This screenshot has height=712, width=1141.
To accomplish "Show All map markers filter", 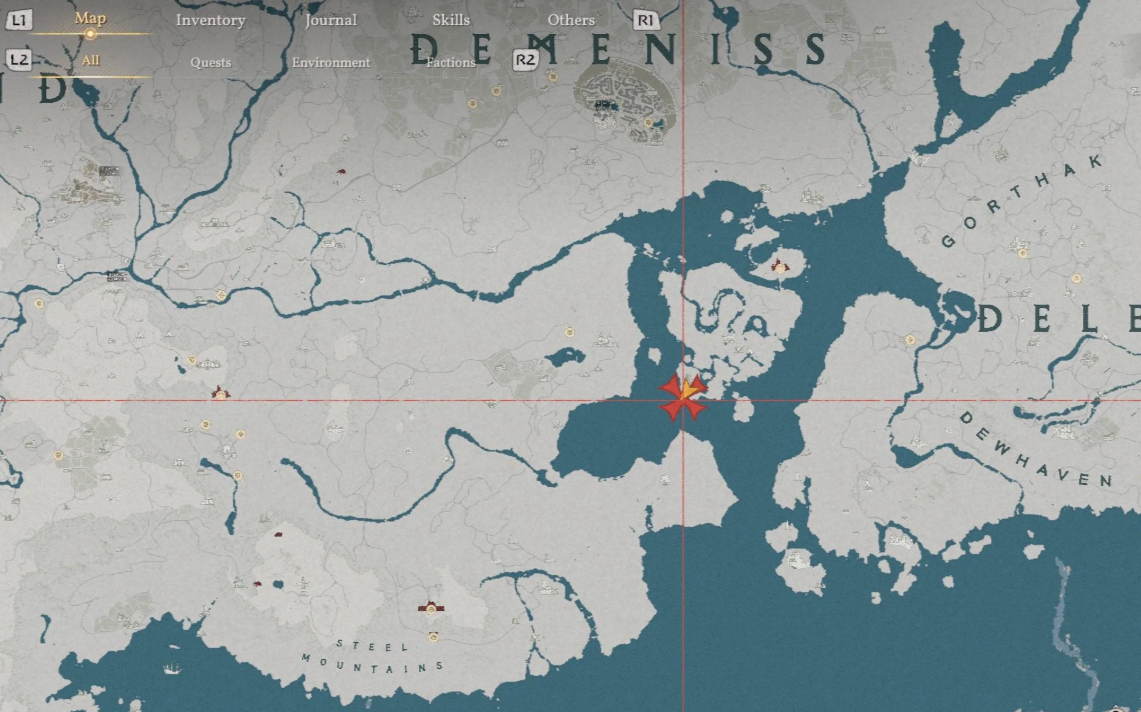I will (91, 61).
